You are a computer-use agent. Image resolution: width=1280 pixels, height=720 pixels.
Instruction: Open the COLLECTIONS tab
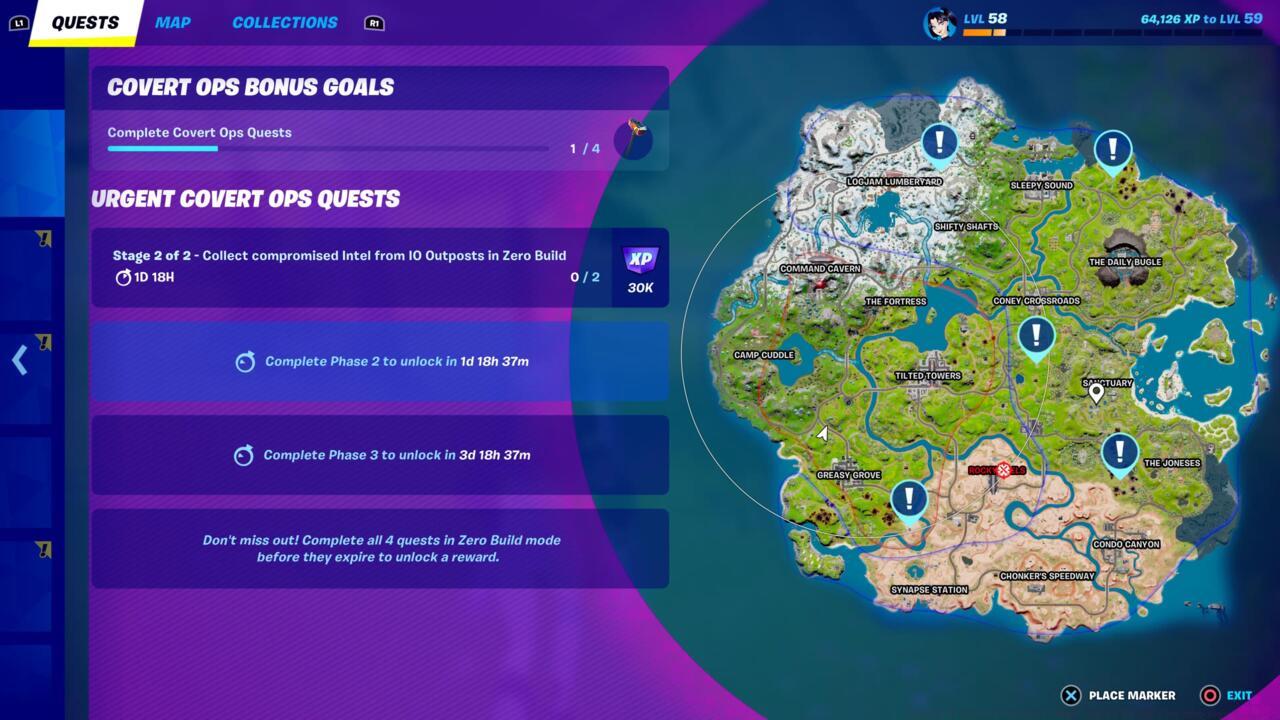click(284, 22)
